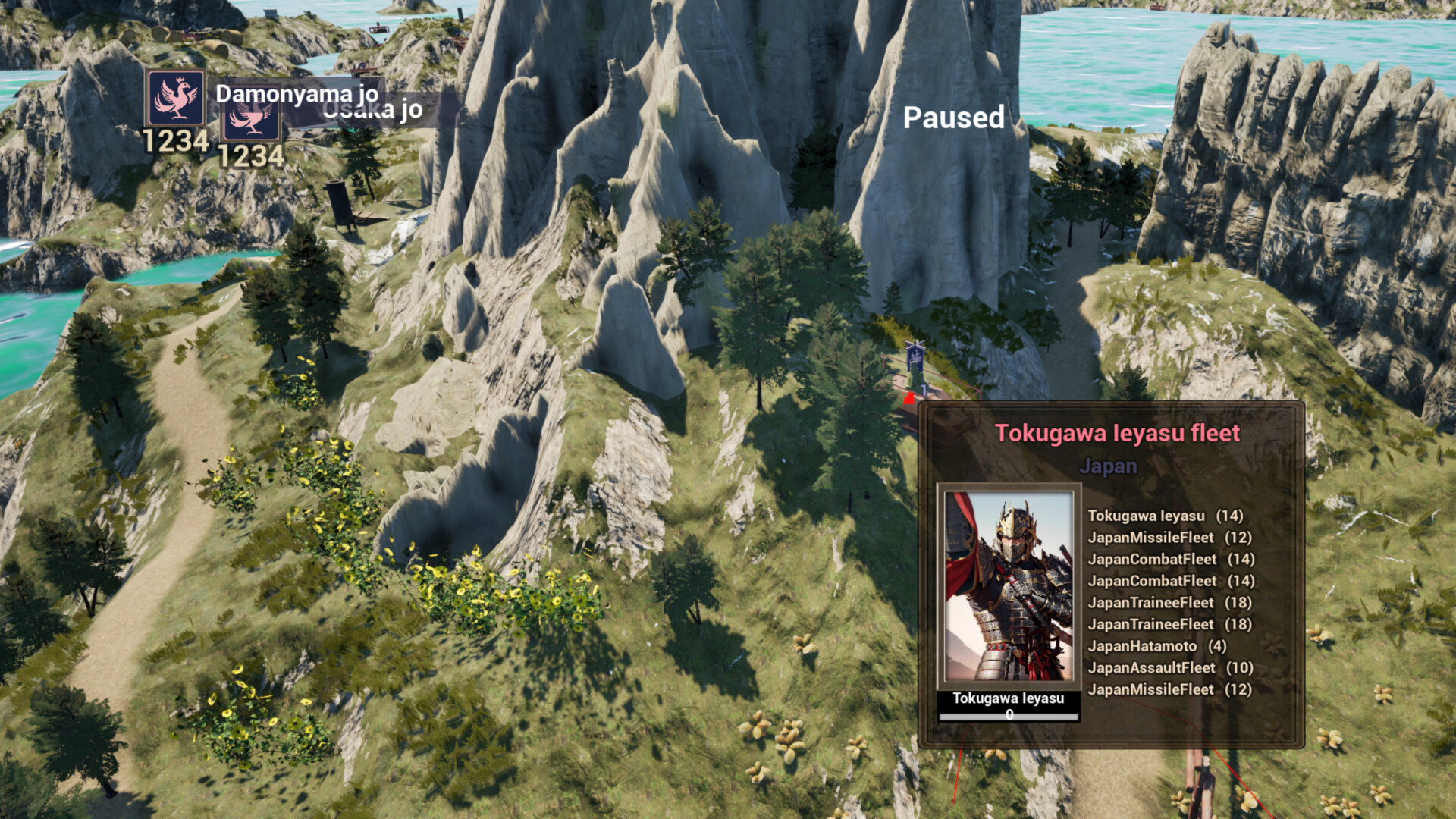
Task: Select the Damonyama jo settlement label
Action: [x=296, y=93]
